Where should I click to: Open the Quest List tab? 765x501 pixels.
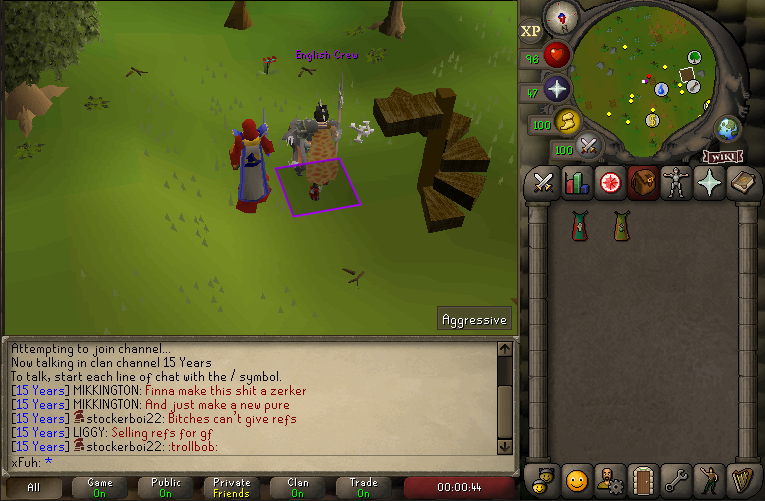click(x=609, y=183)
